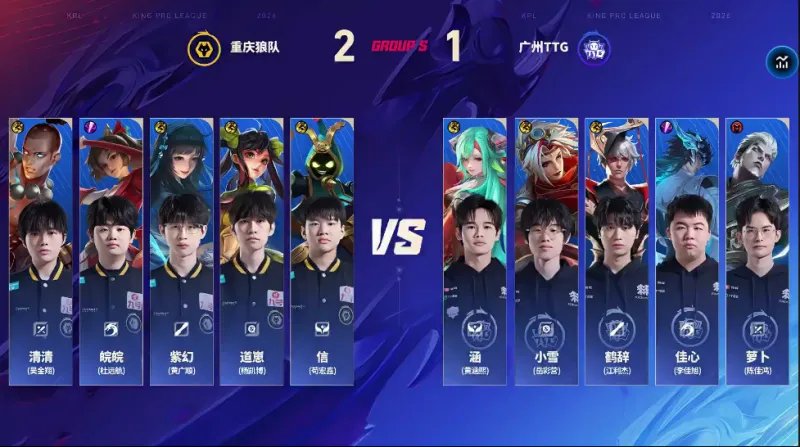Choose player card 萝卜
Screen dimensions: 800x447
757,250
